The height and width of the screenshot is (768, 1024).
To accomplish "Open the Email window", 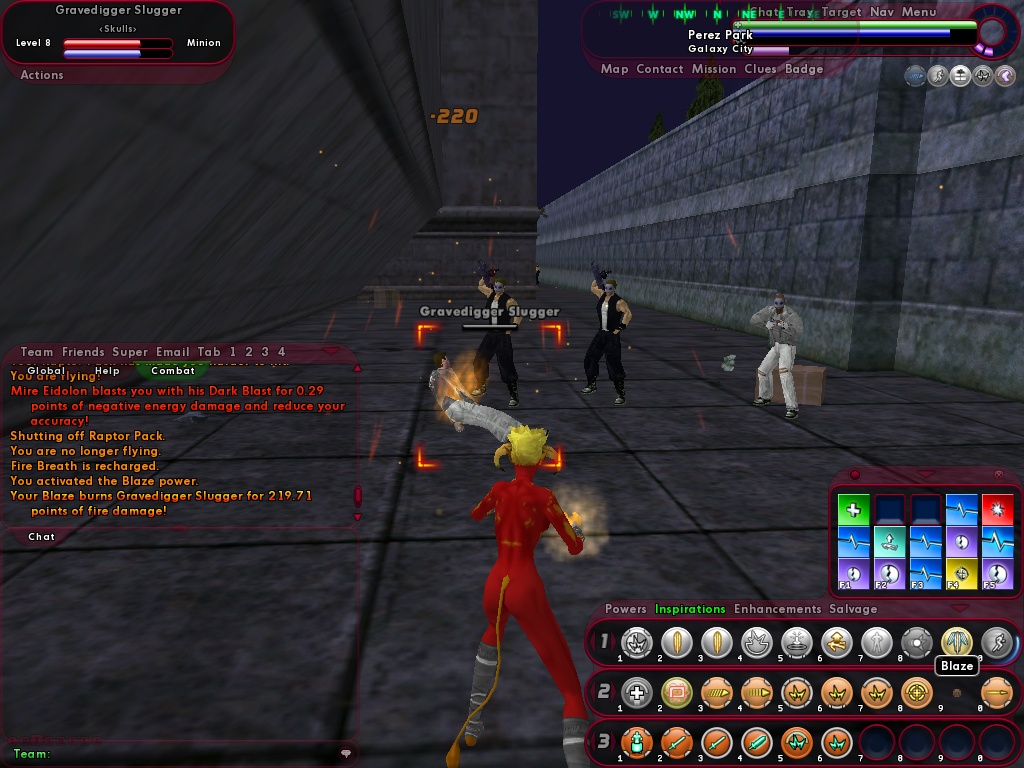I will click(173, 352).
